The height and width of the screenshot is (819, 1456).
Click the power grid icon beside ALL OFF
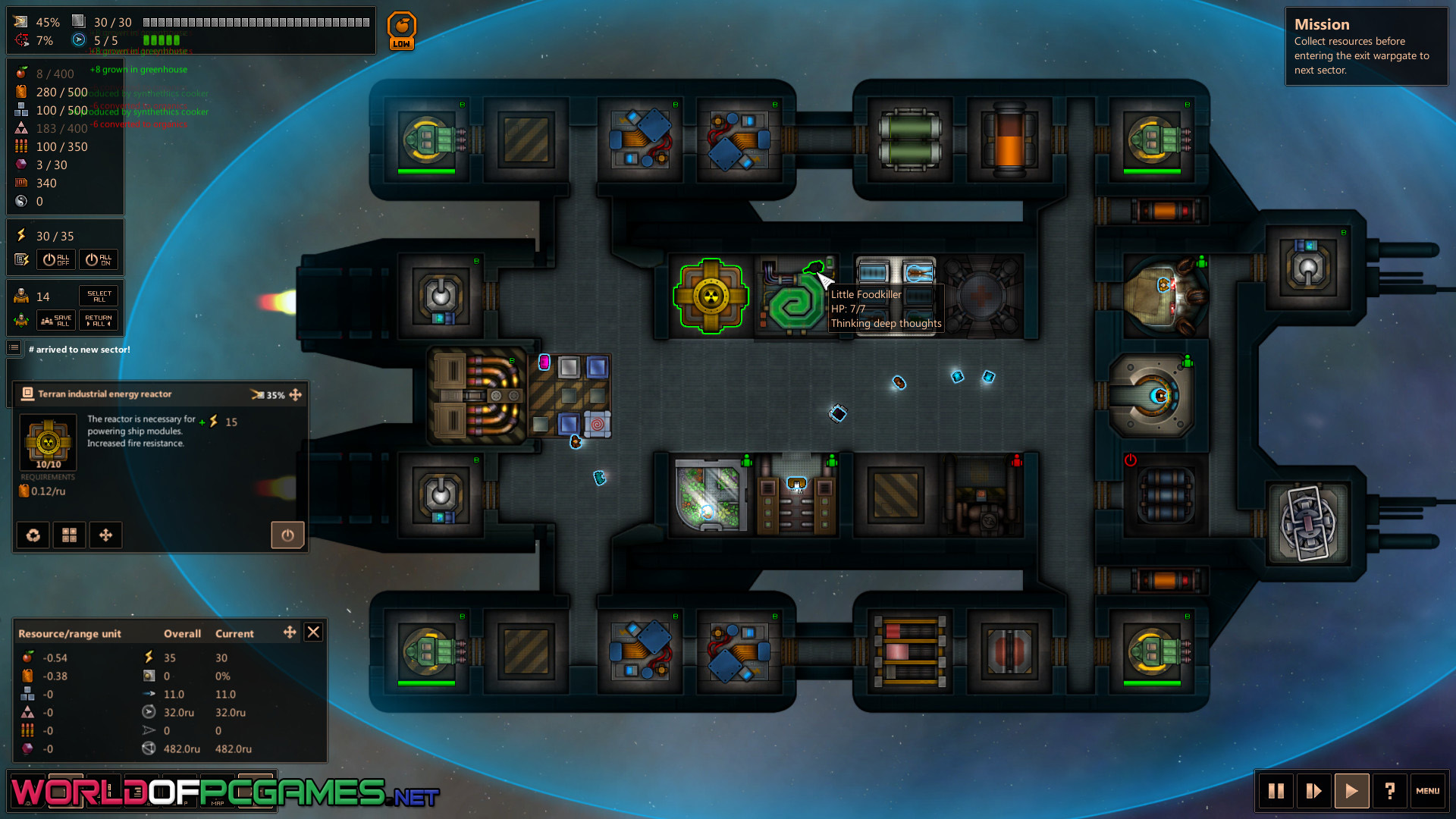click(x=21, y=259)
